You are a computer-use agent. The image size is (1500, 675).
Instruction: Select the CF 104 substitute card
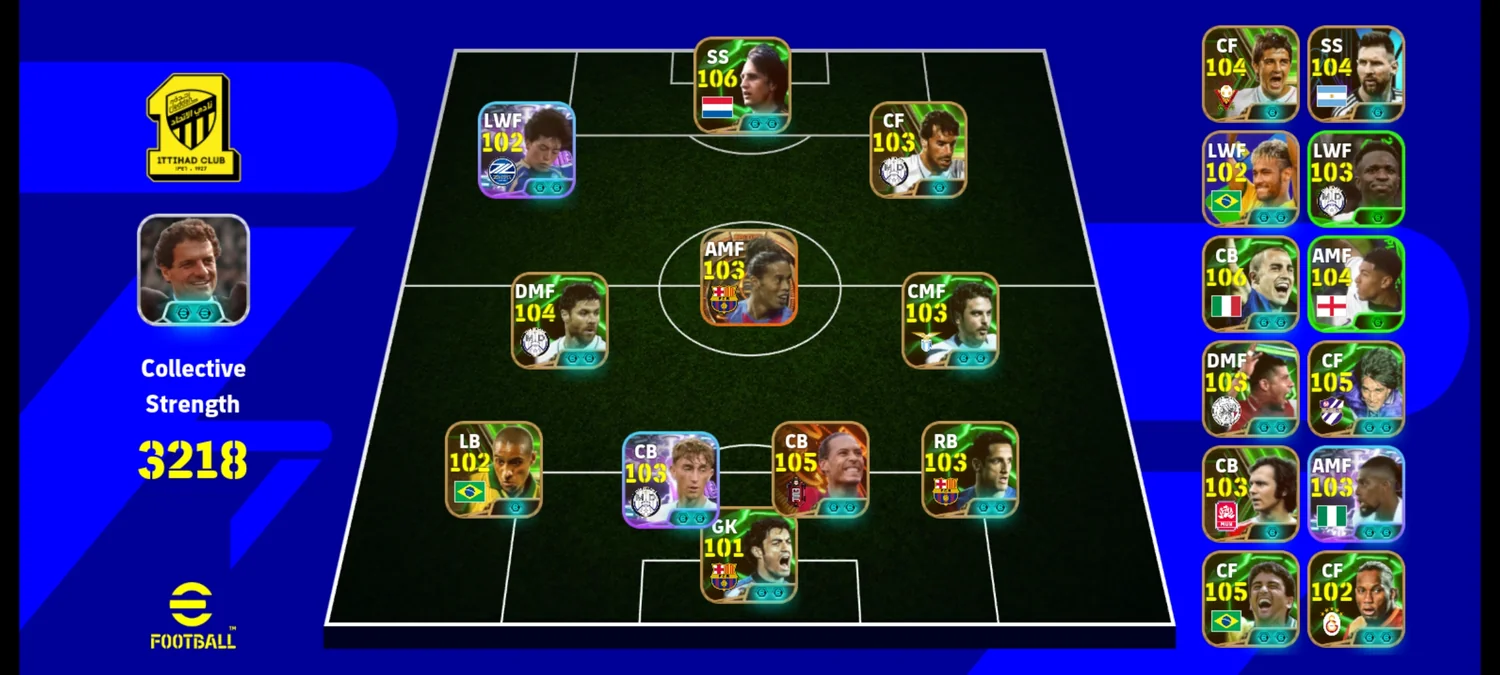[x=1251, y=74]
